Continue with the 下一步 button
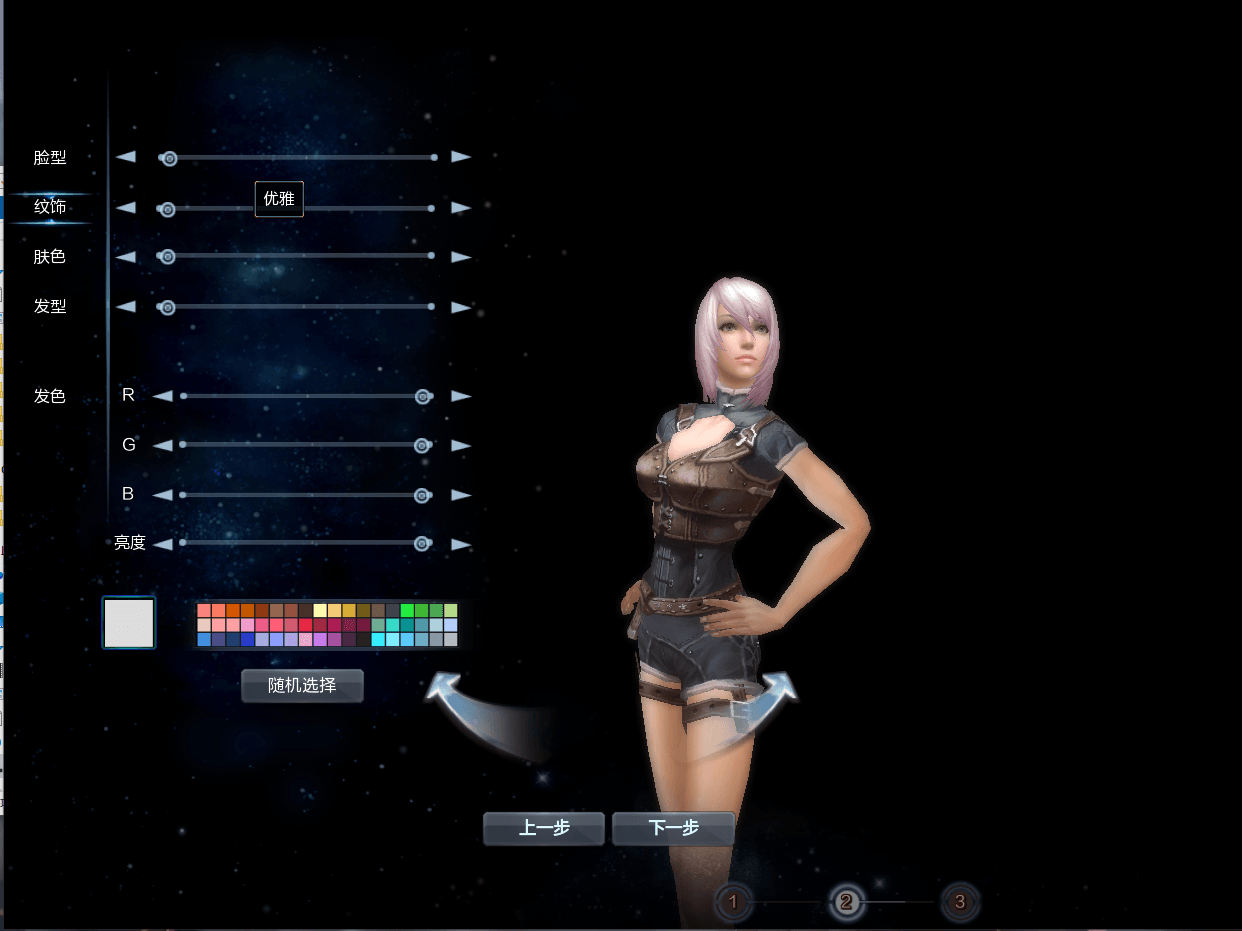Viewport: 1242px width, 931px height. tap(673, 829)
